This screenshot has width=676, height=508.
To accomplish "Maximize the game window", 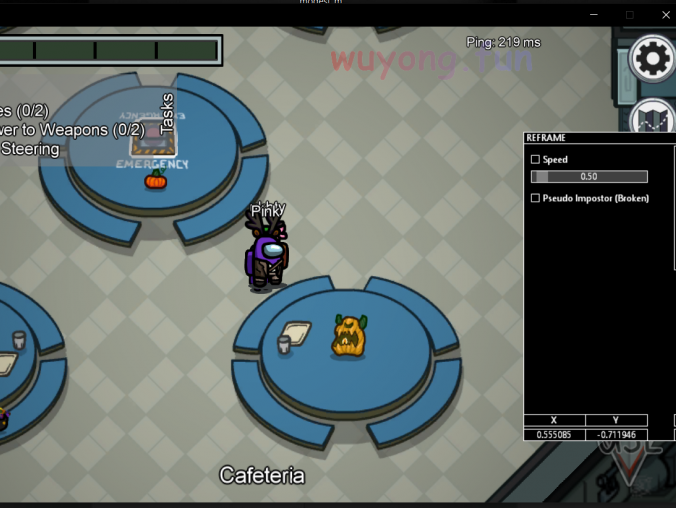I will click(x=629, y=14).
